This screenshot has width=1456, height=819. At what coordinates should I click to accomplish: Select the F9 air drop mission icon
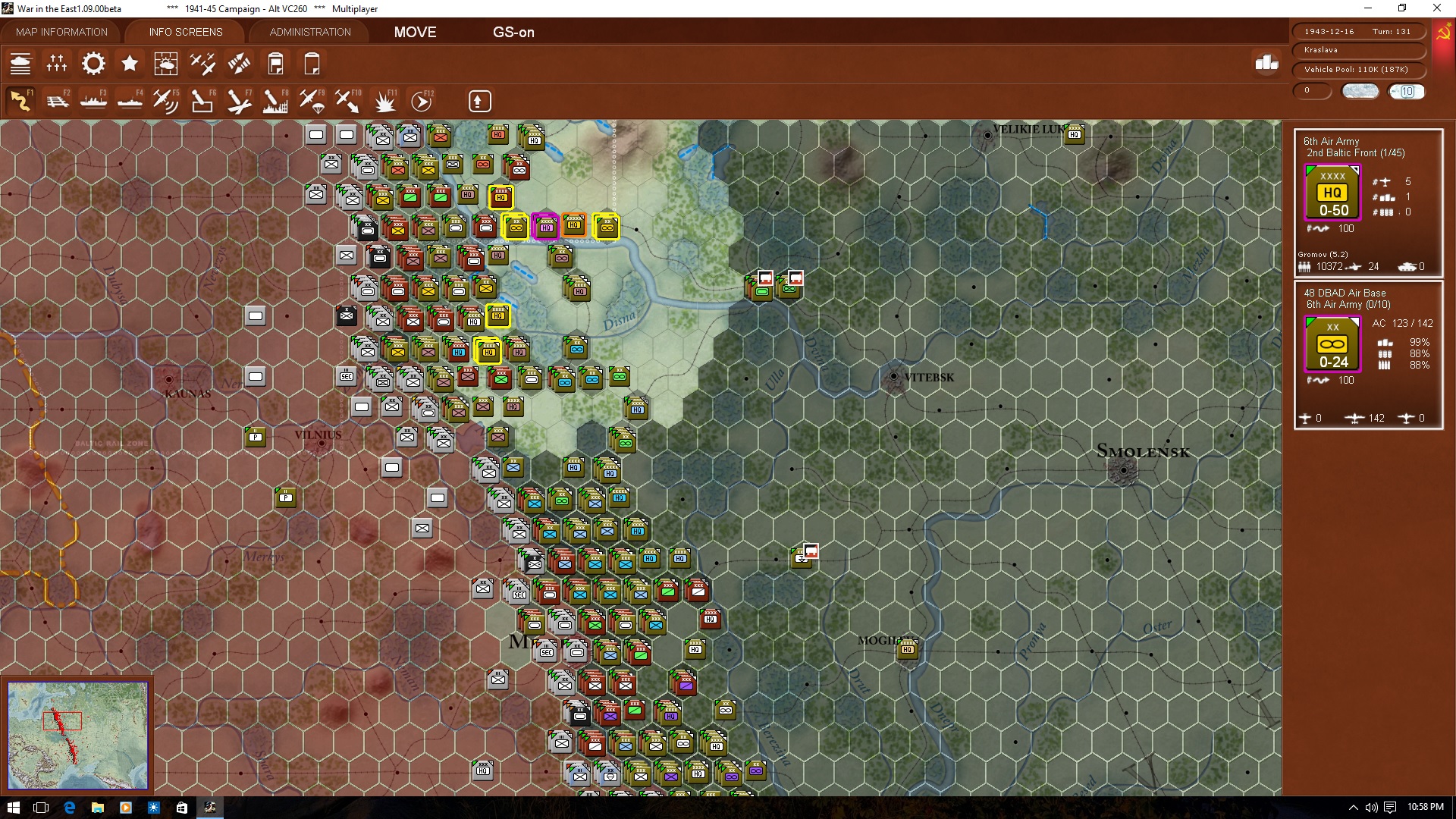(311, 101)
